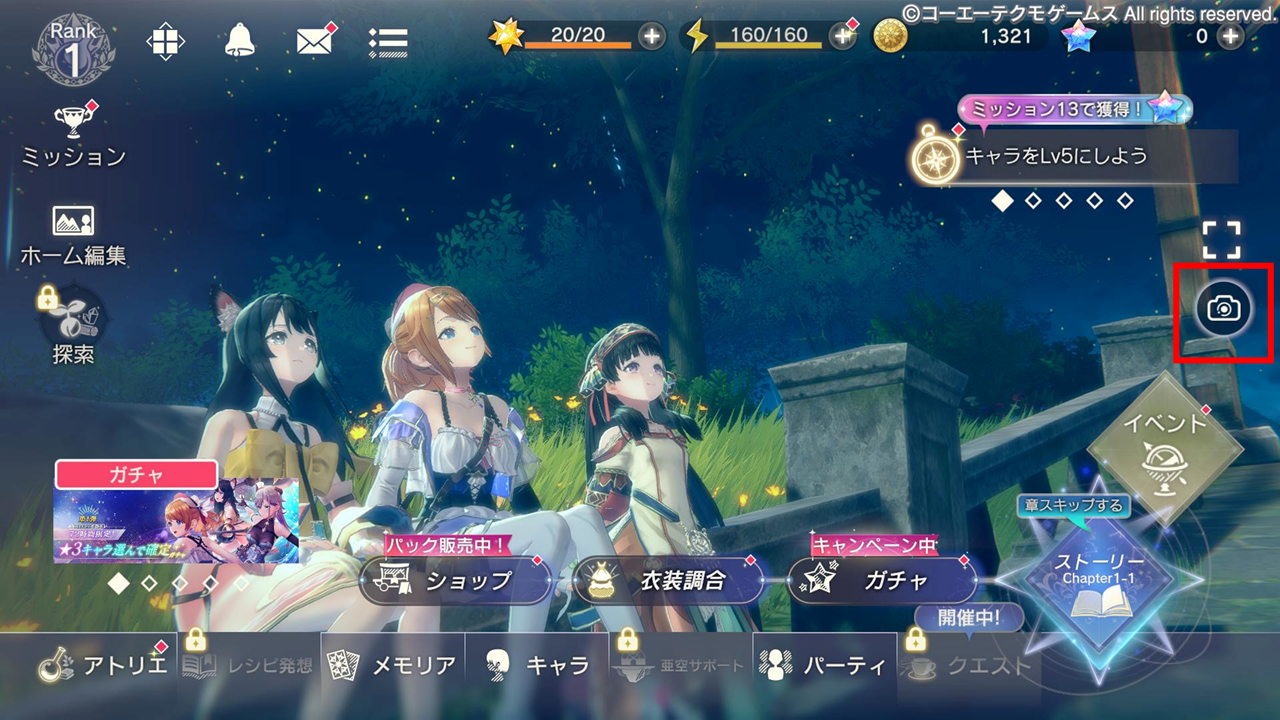
Task: Switch to the メモリア tab
Action: click(x=393, y=665)
